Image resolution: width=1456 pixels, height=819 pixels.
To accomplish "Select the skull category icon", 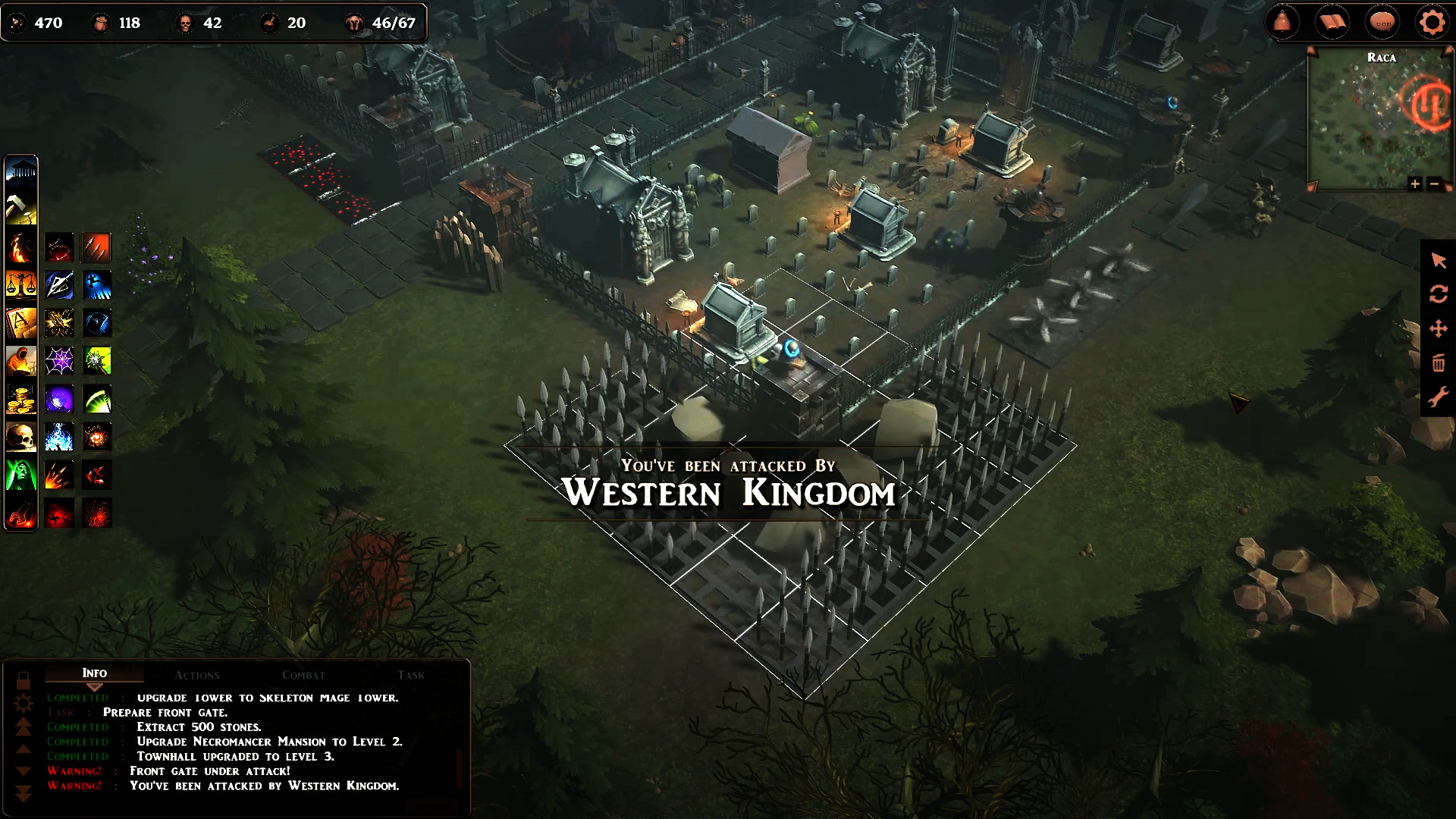I will click(21, 437).
